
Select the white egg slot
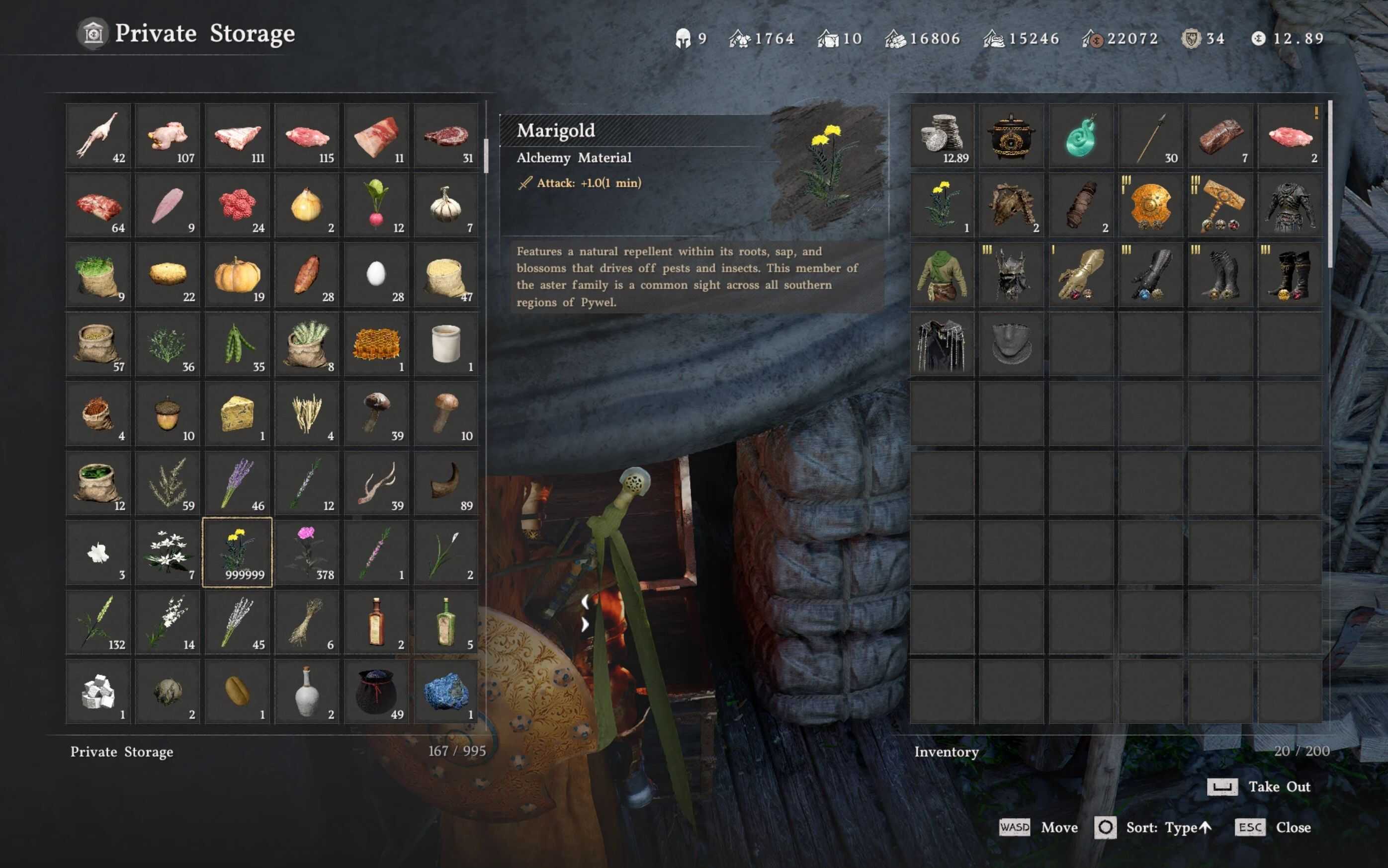click(376, 275)
